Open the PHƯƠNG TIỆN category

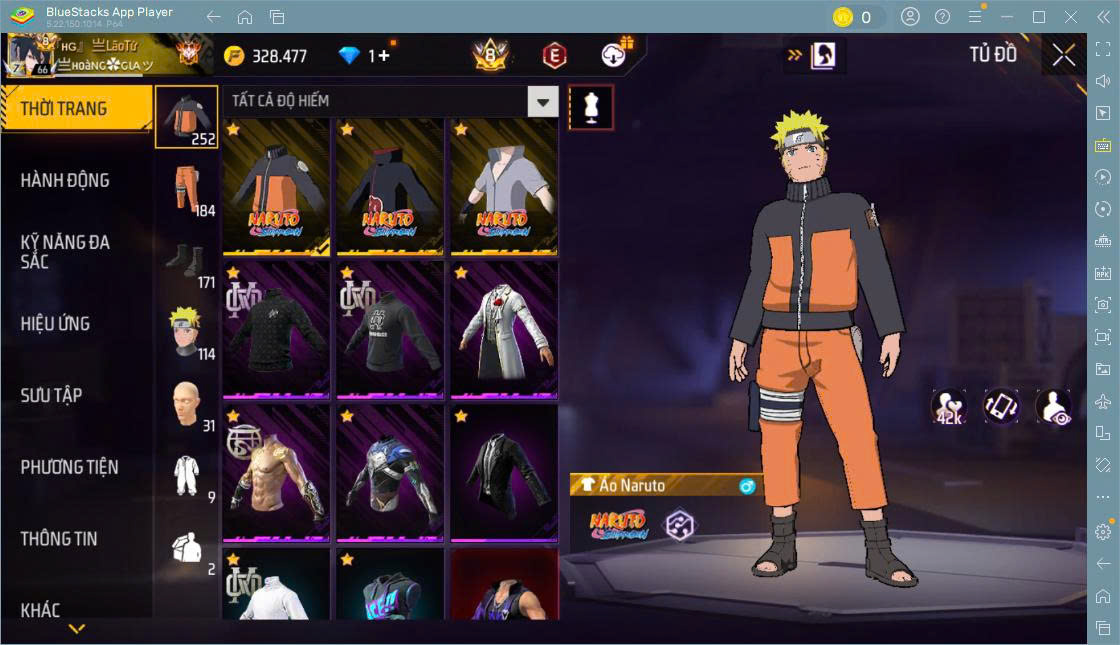tap(69, 467)
